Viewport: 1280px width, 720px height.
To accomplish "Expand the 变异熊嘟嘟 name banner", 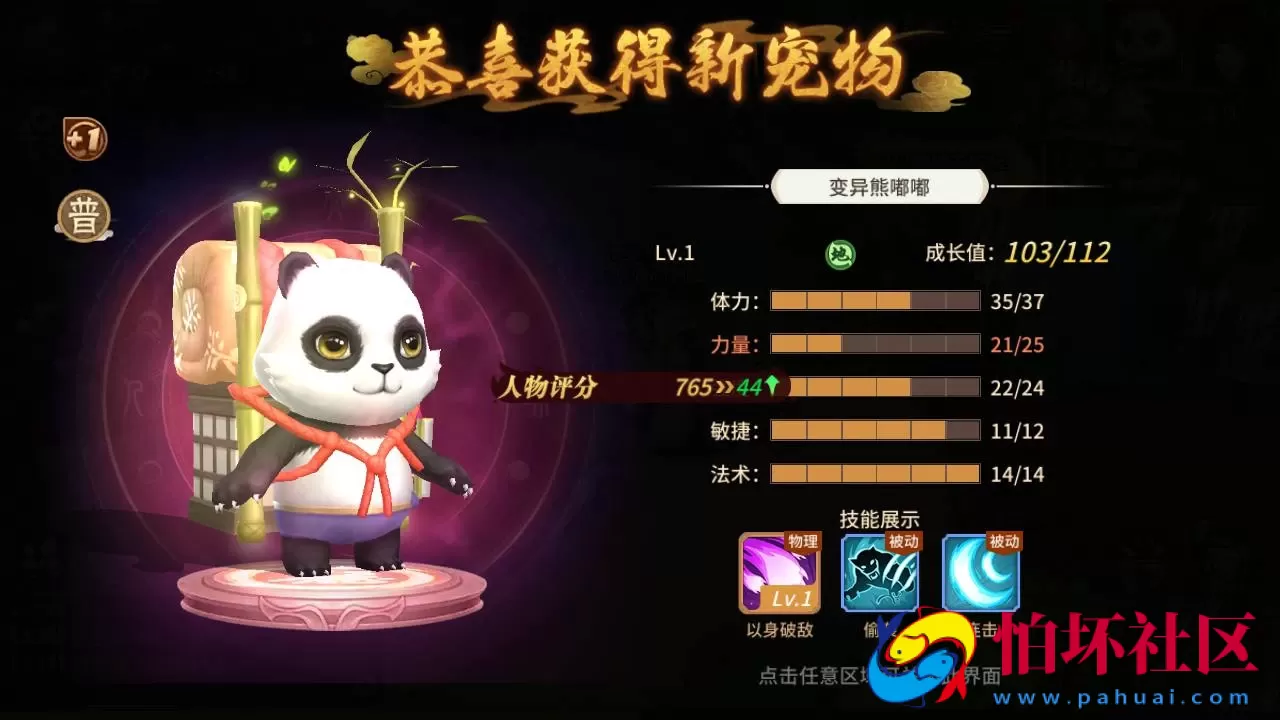I will (x=878, y=187).
